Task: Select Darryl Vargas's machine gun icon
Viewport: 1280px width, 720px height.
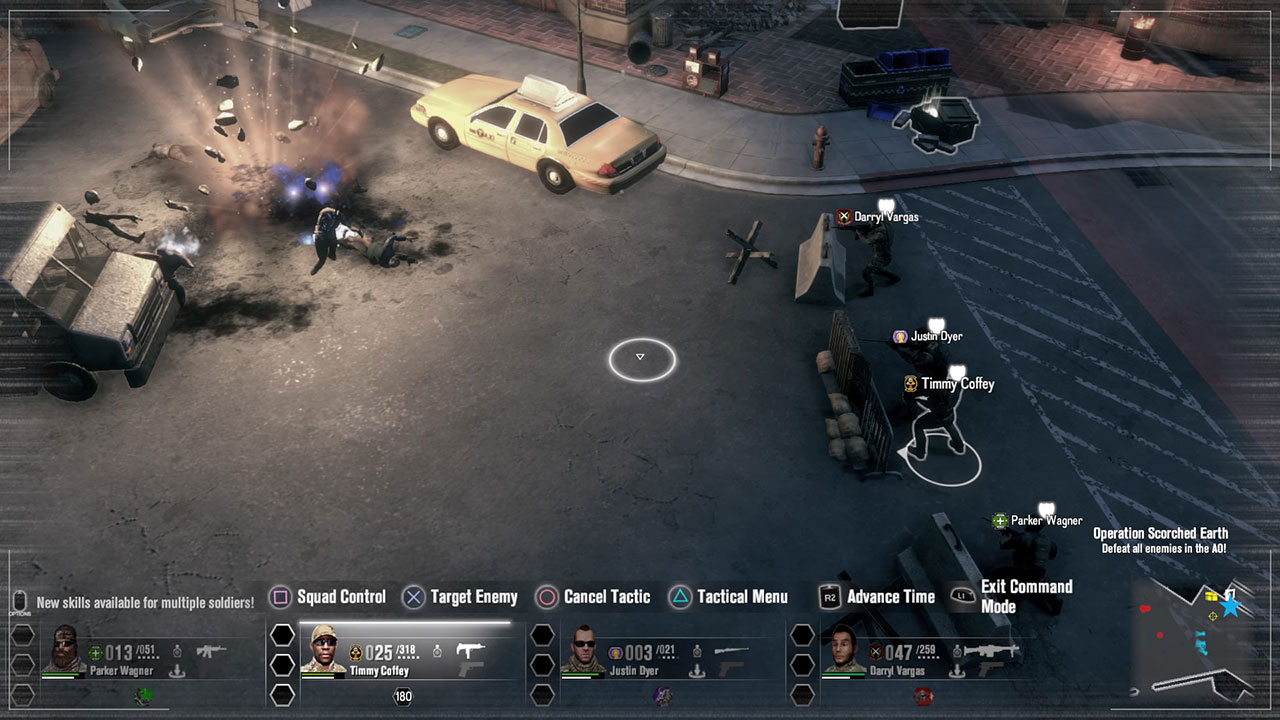Action: [989, 650]
